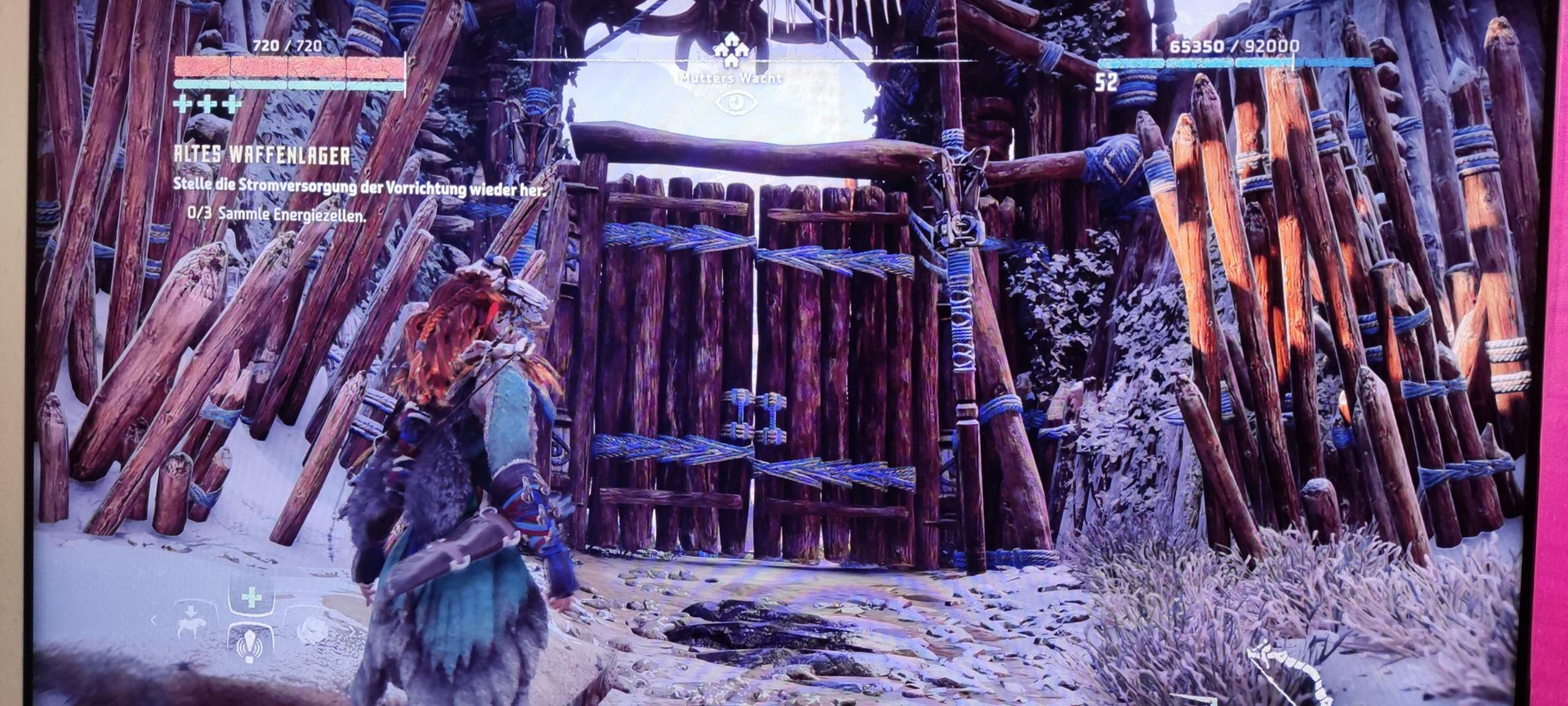This screenshot has width=1568, height=706.
Task: Open the Altes Waffenlager quest tracker
Action: click(262, 155)
